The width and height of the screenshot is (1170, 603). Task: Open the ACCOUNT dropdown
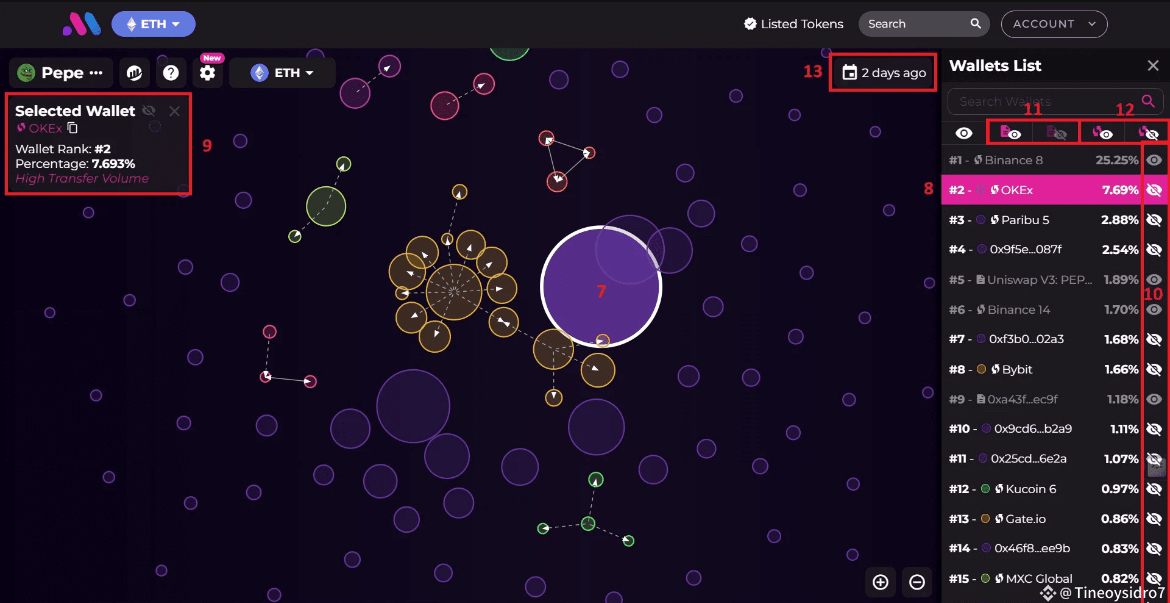coord(1054,24)
